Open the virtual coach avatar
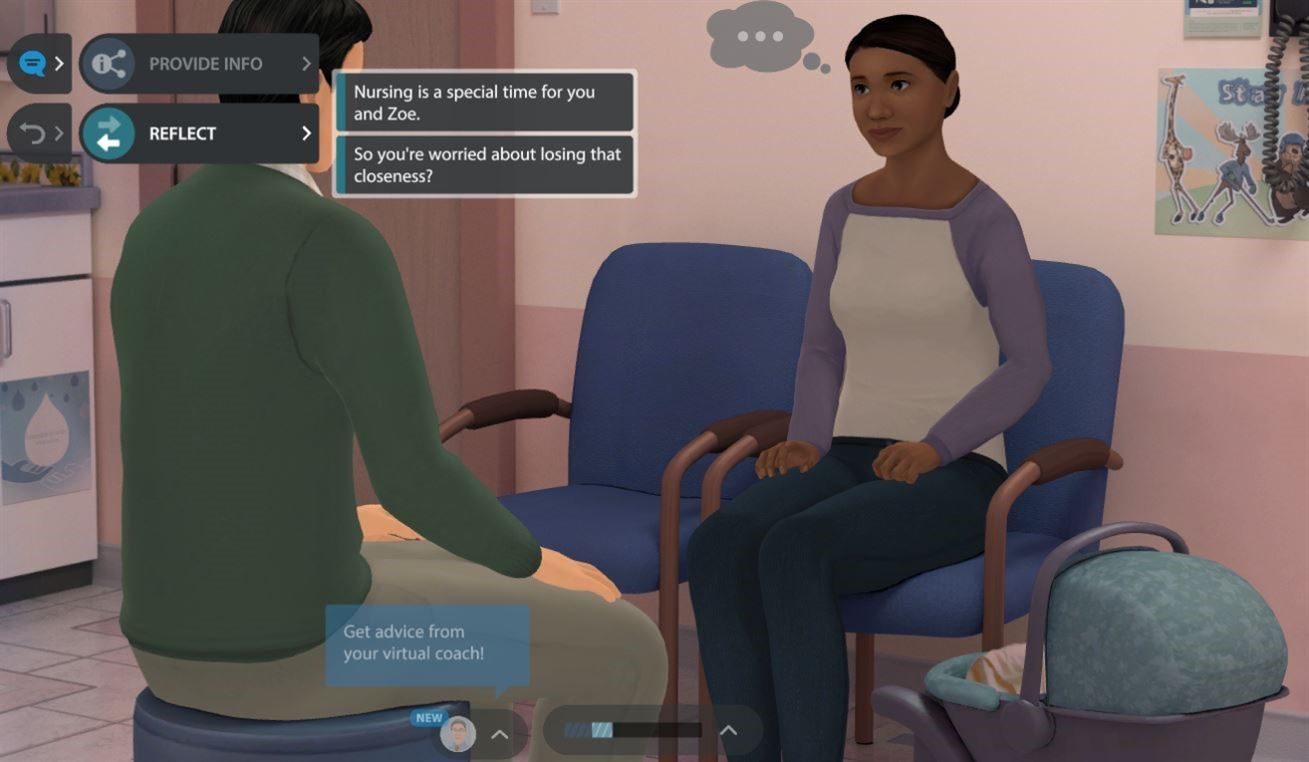The image size is (1309, 762). (458, 733)
